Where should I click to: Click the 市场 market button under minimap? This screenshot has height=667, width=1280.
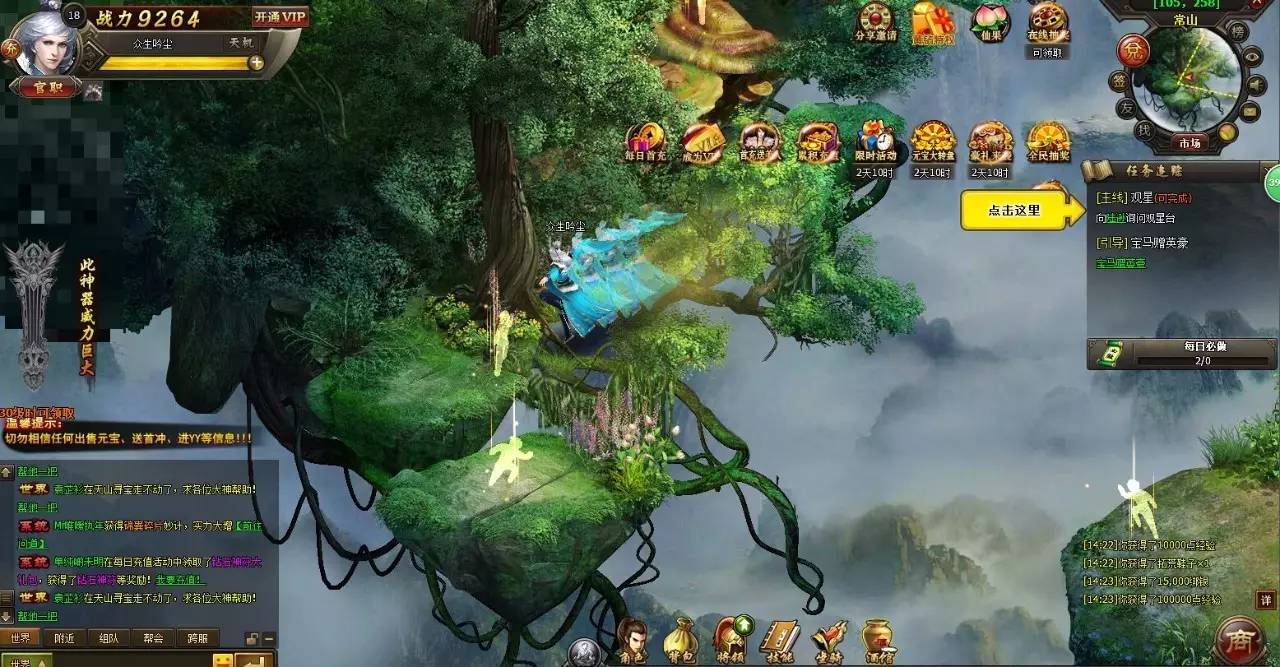[x=1188, y=143]
